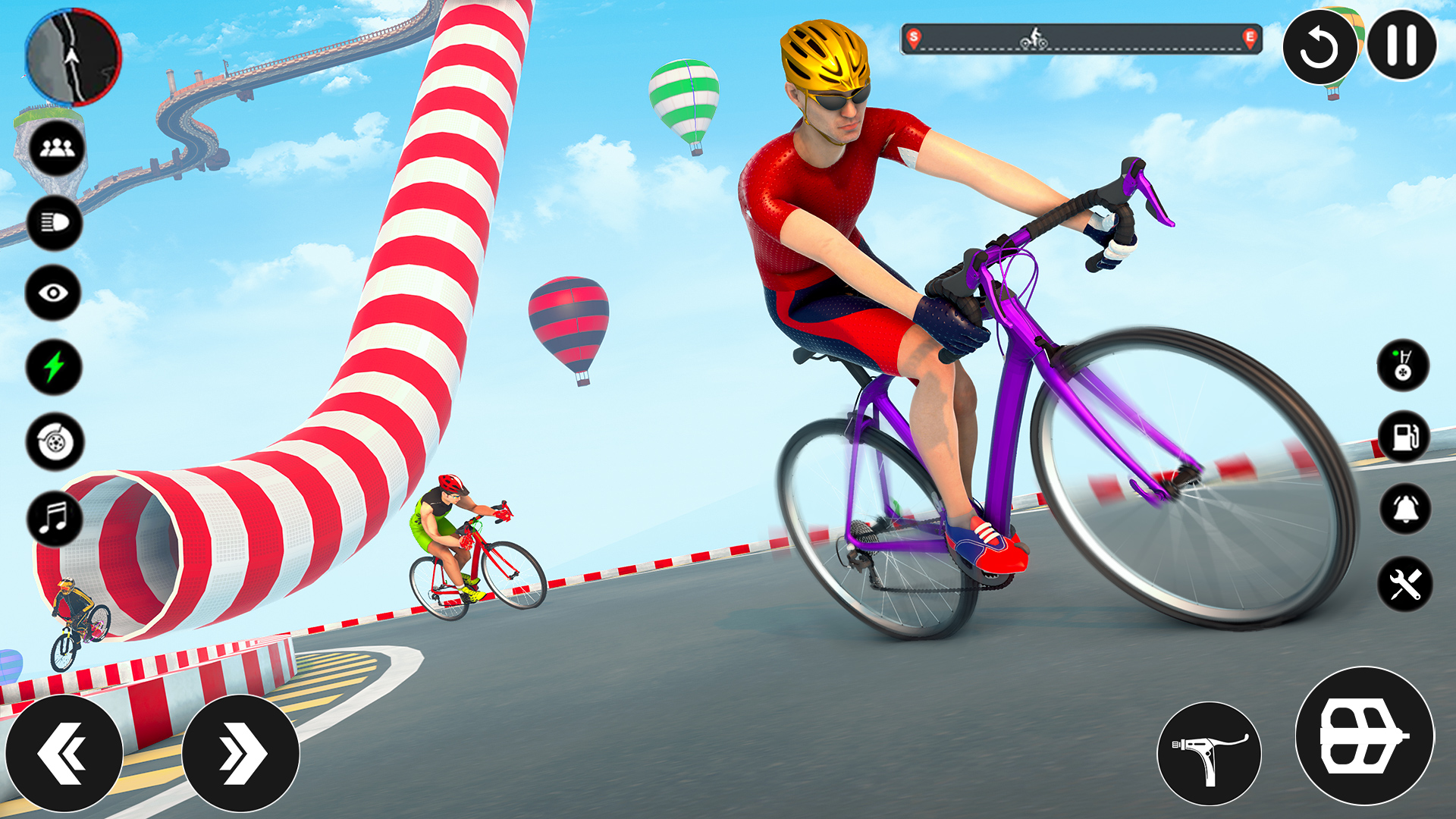Restart the current level

pyautogui.click(x=1319, y=48)
